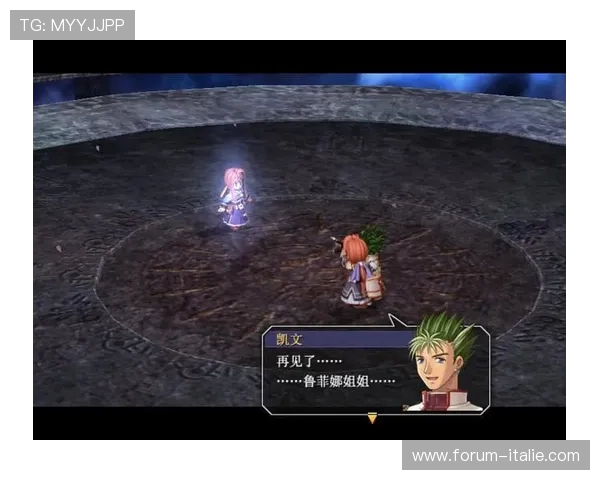Open the www.forum-italie.com watermark link
The height and width of the screenshot is (480, 600).
coord(495,456)
